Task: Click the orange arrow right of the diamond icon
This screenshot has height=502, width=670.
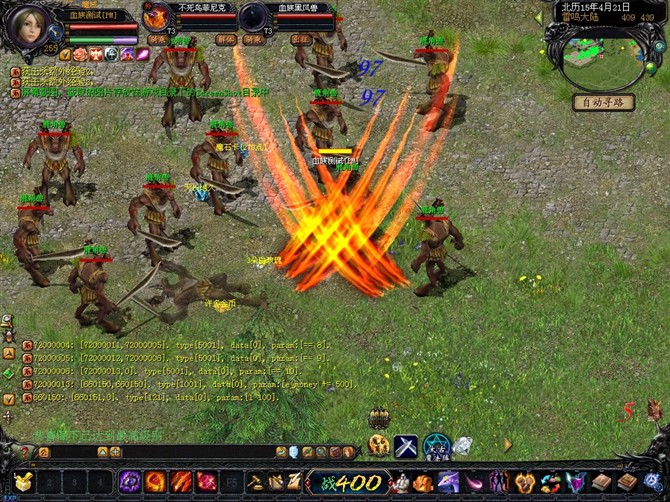Action: 506,445
